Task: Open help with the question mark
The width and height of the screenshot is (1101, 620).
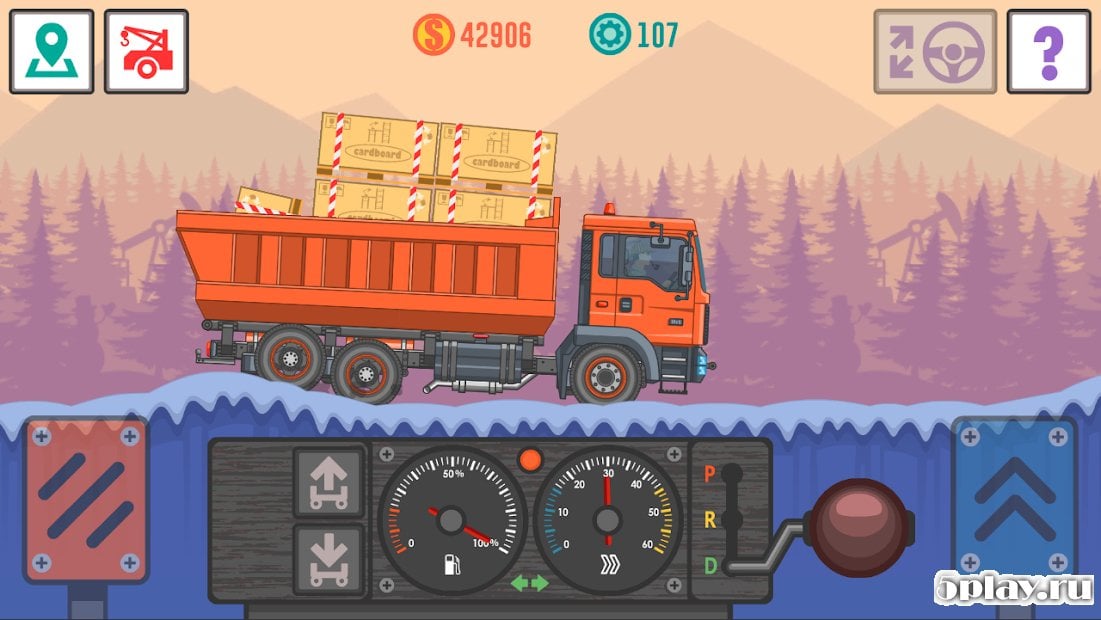Action: coord(1048,51)
